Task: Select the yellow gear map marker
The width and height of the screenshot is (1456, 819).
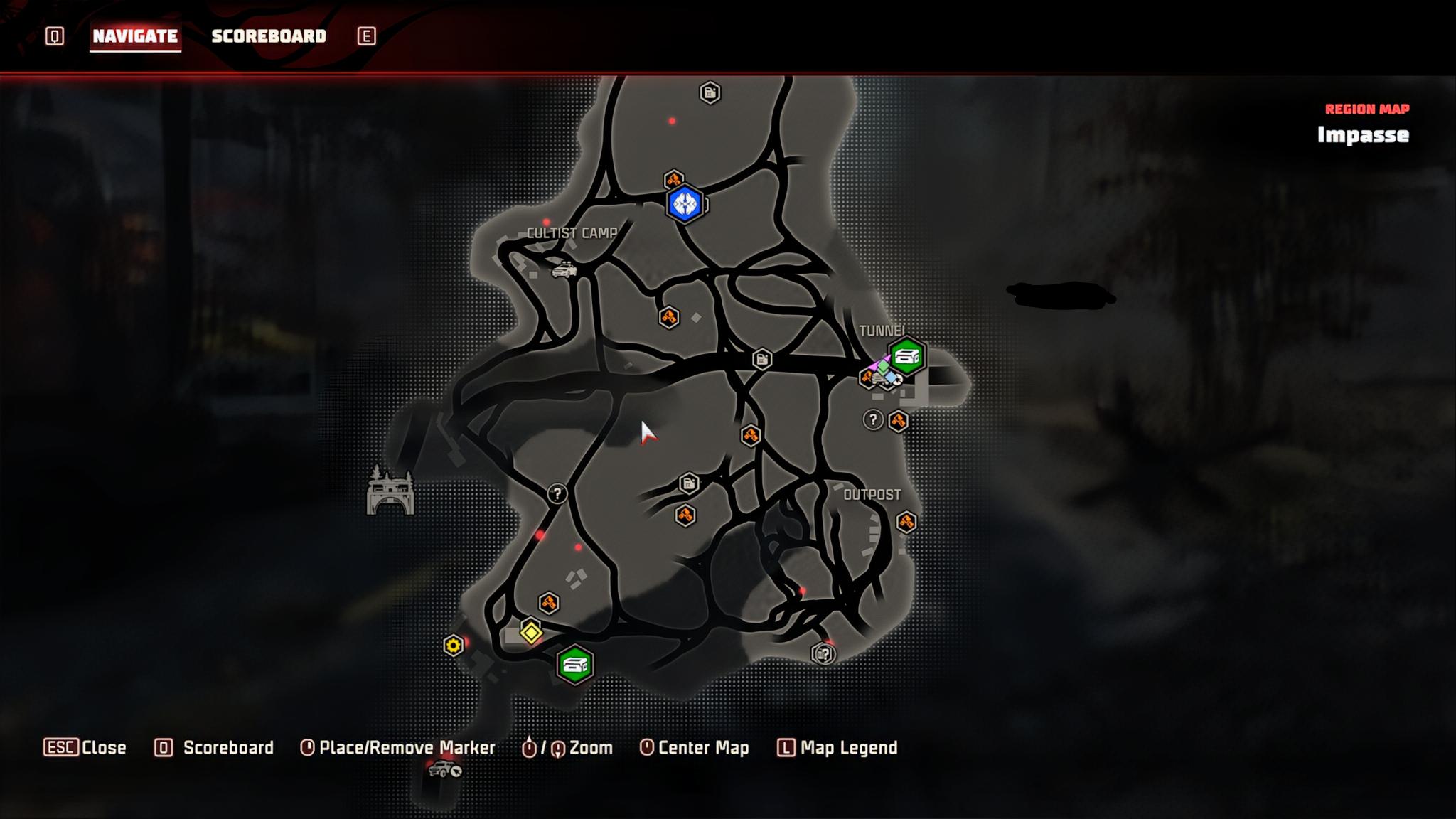Action: 453,646
